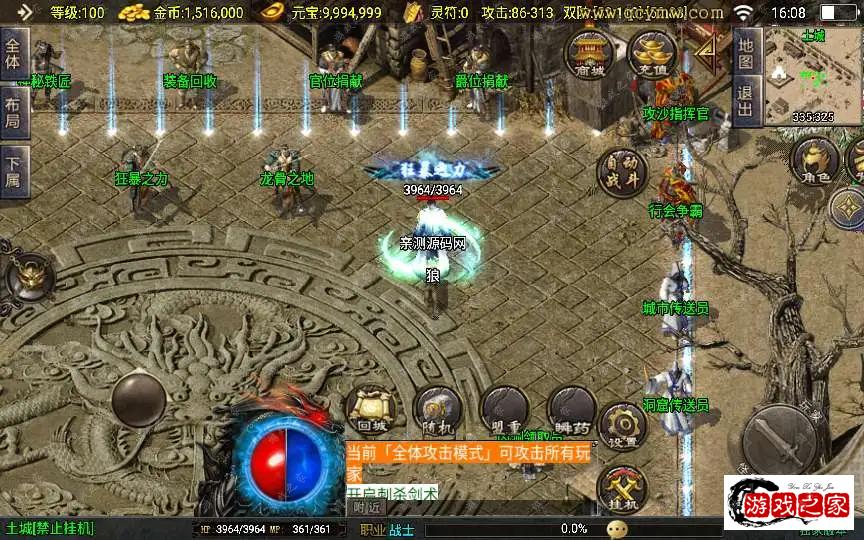Open the 设置 settings gear
The image size is (864, 540).
[x=624, y=427]
